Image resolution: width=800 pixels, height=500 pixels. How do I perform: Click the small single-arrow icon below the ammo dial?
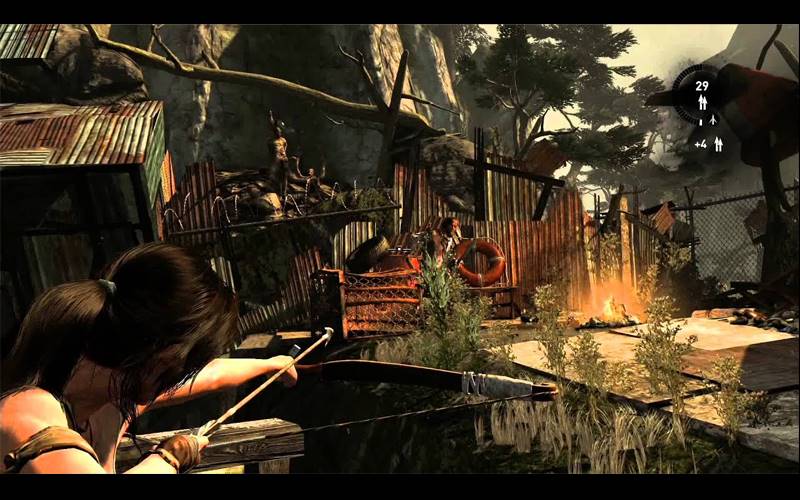[714, 122]
